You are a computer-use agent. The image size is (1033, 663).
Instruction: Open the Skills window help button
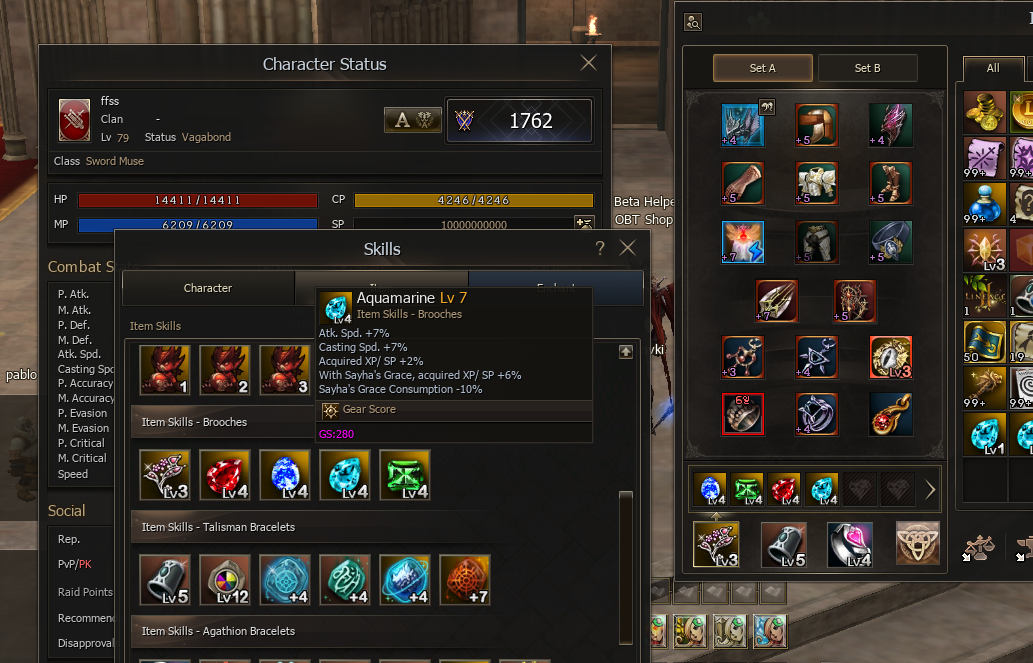(x=600, y=249)
